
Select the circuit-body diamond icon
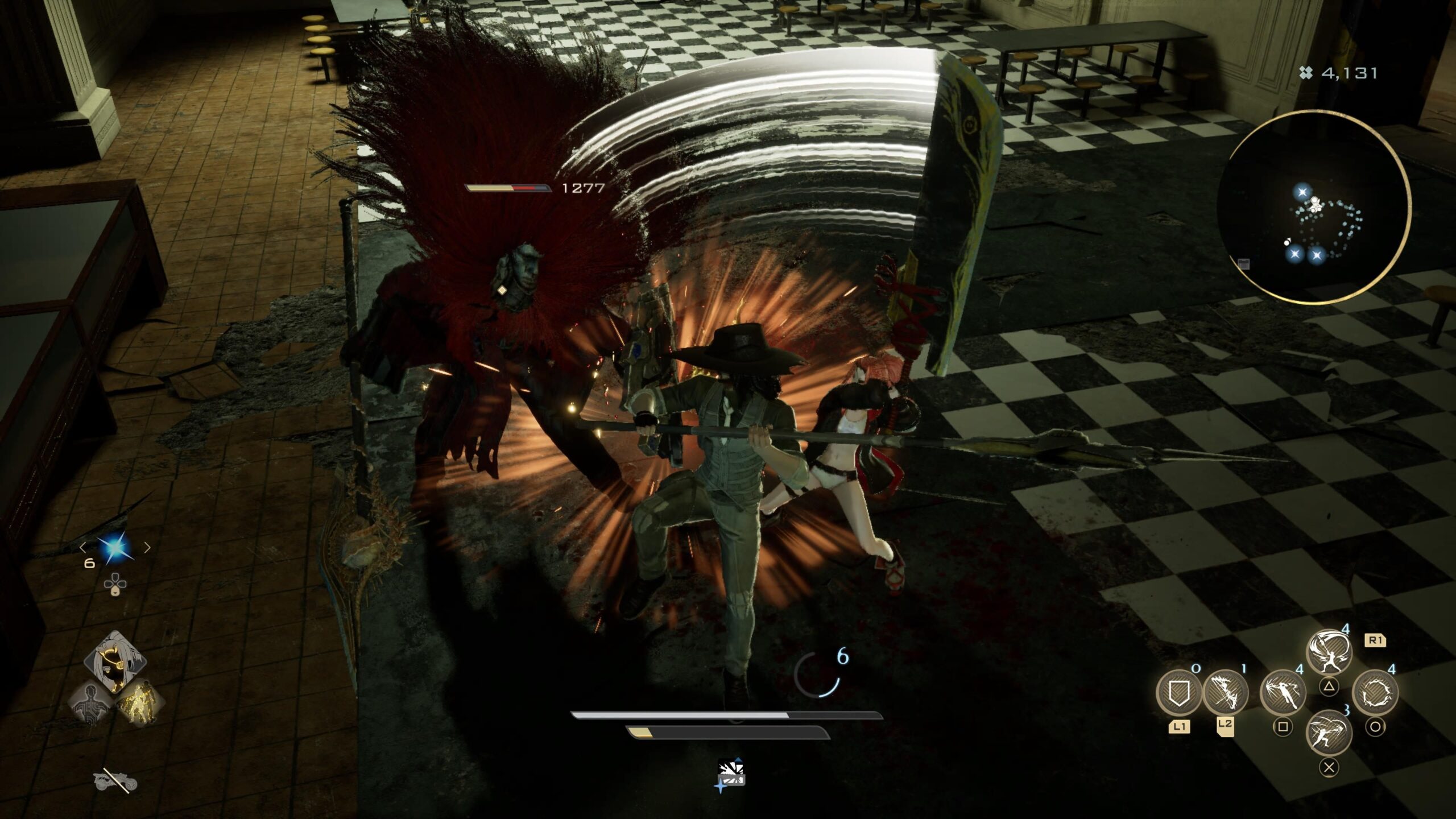(92, 703)
